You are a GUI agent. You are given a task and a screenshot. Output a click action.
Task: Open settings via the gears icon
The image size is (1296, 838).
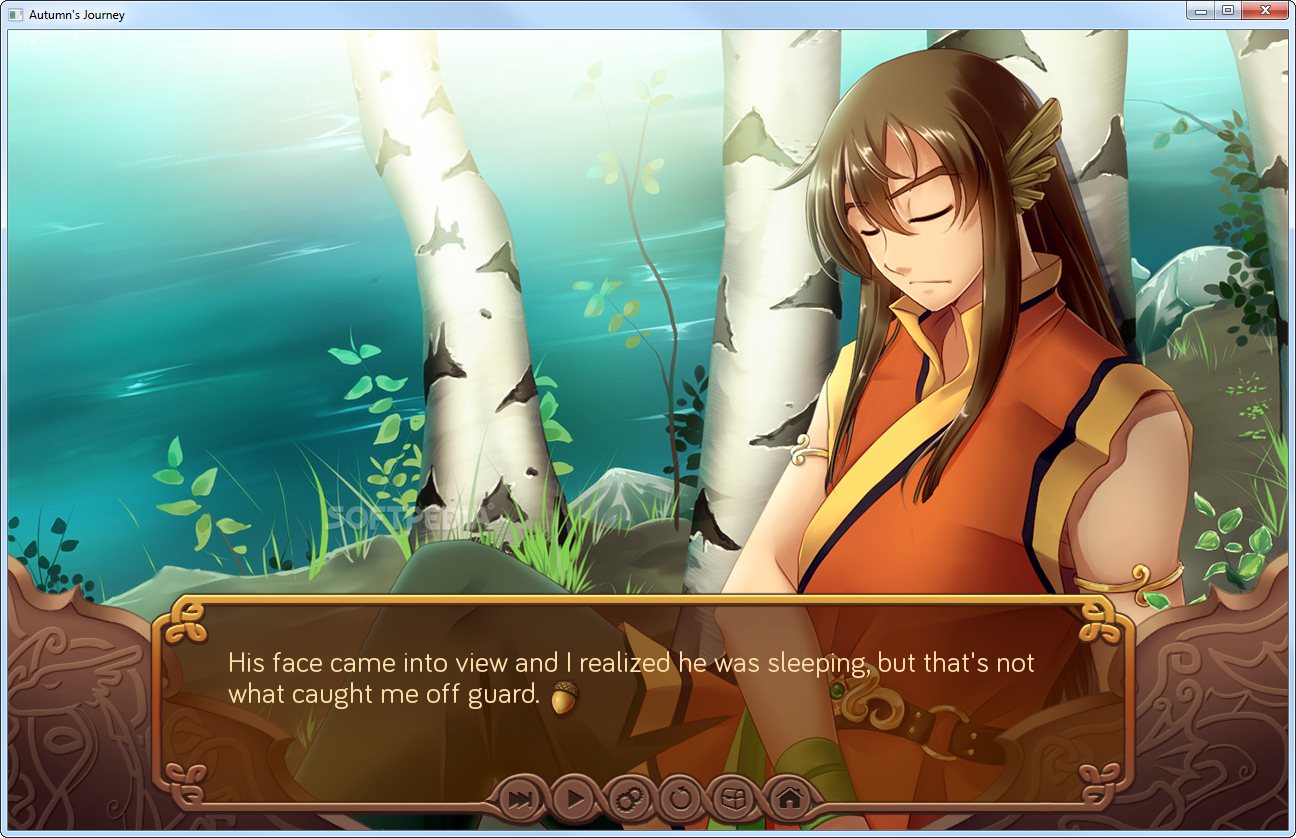(x=629, y=798)
